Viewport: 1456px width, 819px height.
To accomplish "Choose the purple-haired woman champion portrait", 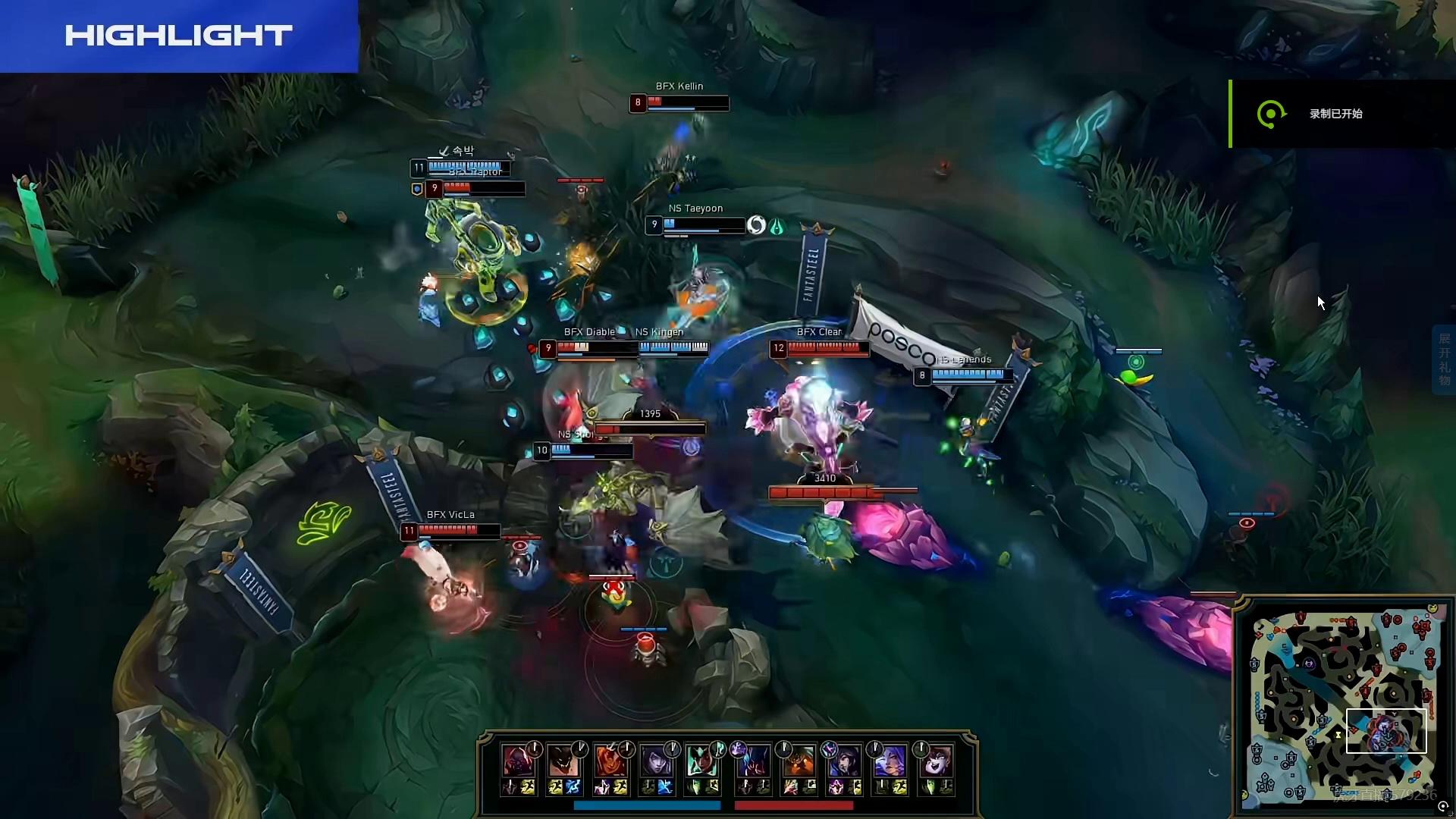I will 890,761.
